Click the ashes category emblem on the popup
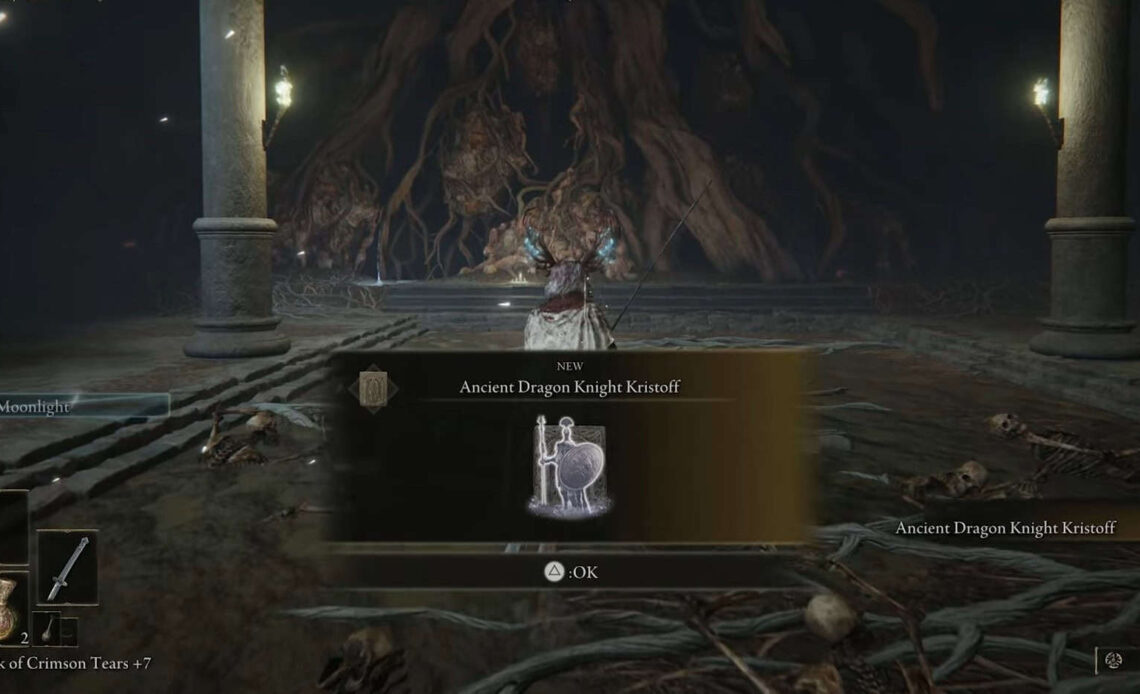This screenshot has width=1140, height=694. pos(378,387)
